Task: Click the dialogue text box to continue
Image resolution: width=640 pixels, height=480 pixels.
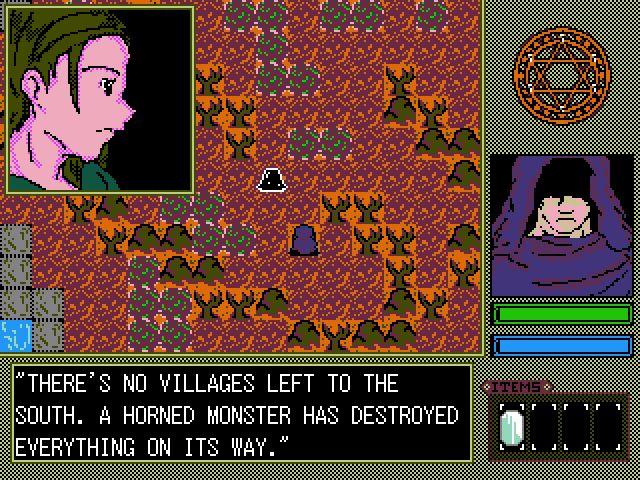Action: 240,414
